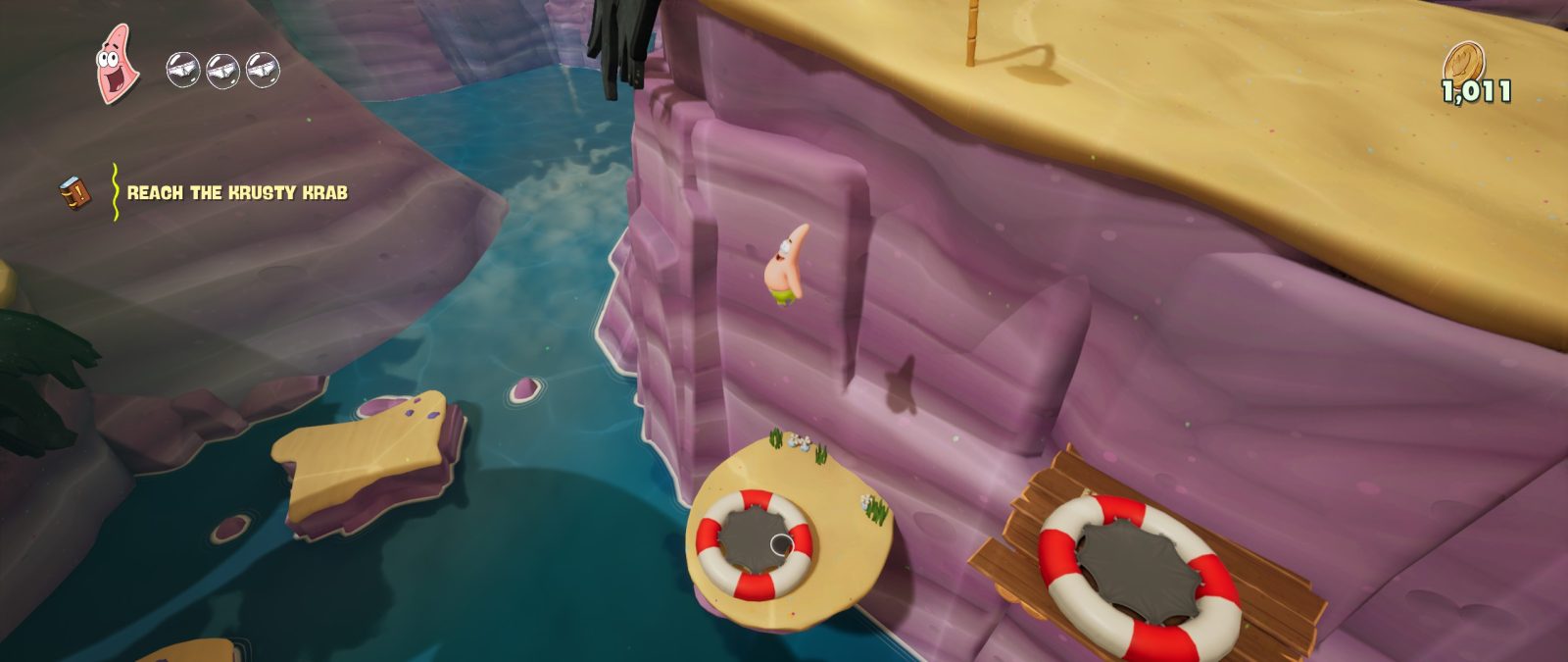
Task: Open the quest journal book icon
Action: pyautogui.click(x=74, y=192)
